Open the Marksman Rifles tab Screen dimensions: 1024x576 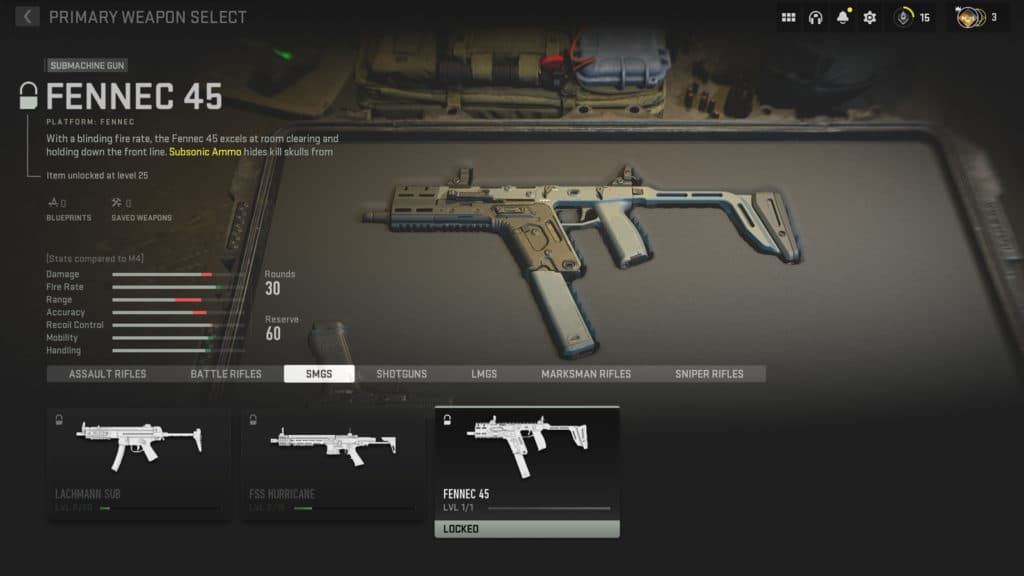pos(586,374)
